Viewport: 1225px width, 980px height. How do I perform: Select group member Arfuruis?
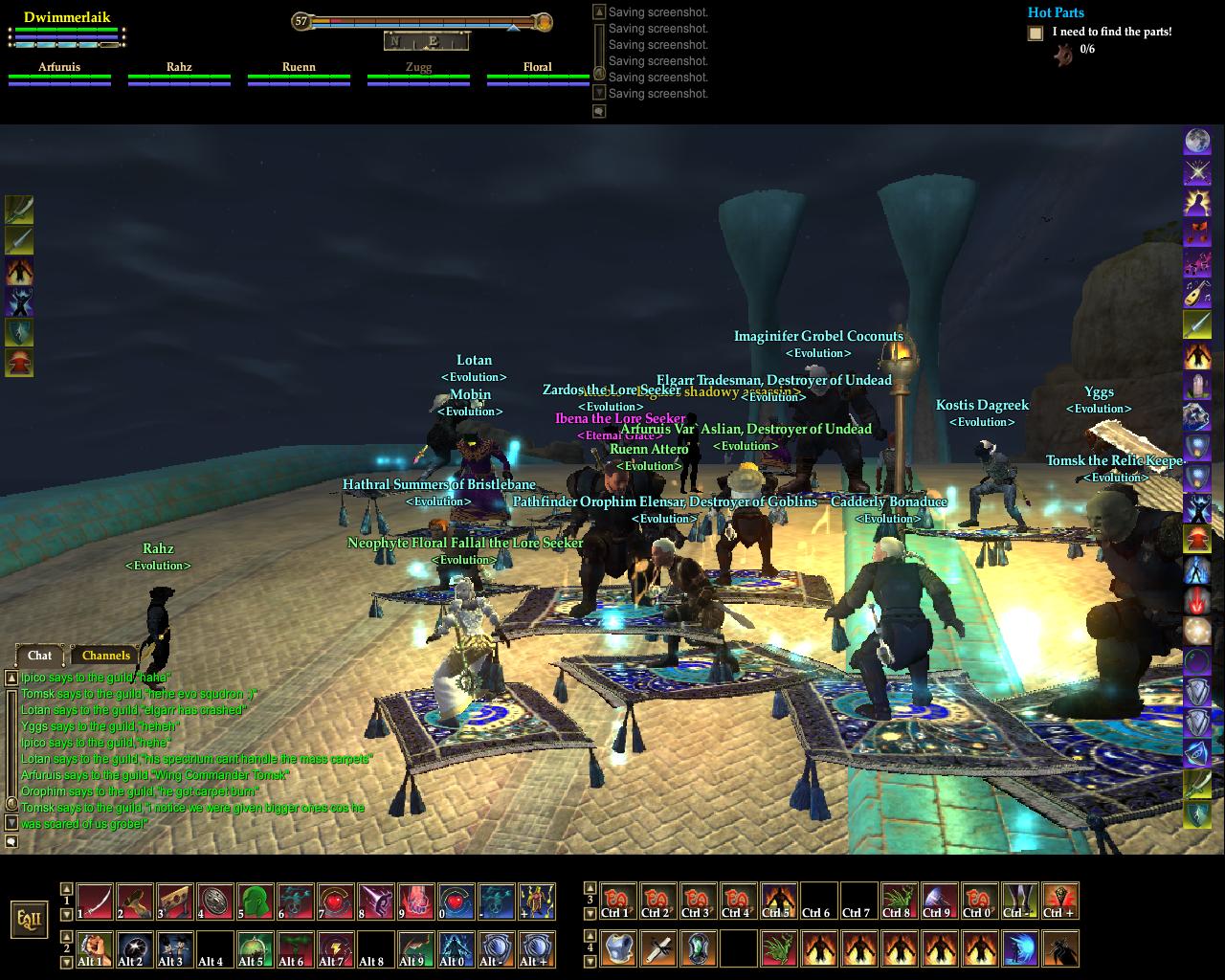click(x=59, y=68)
